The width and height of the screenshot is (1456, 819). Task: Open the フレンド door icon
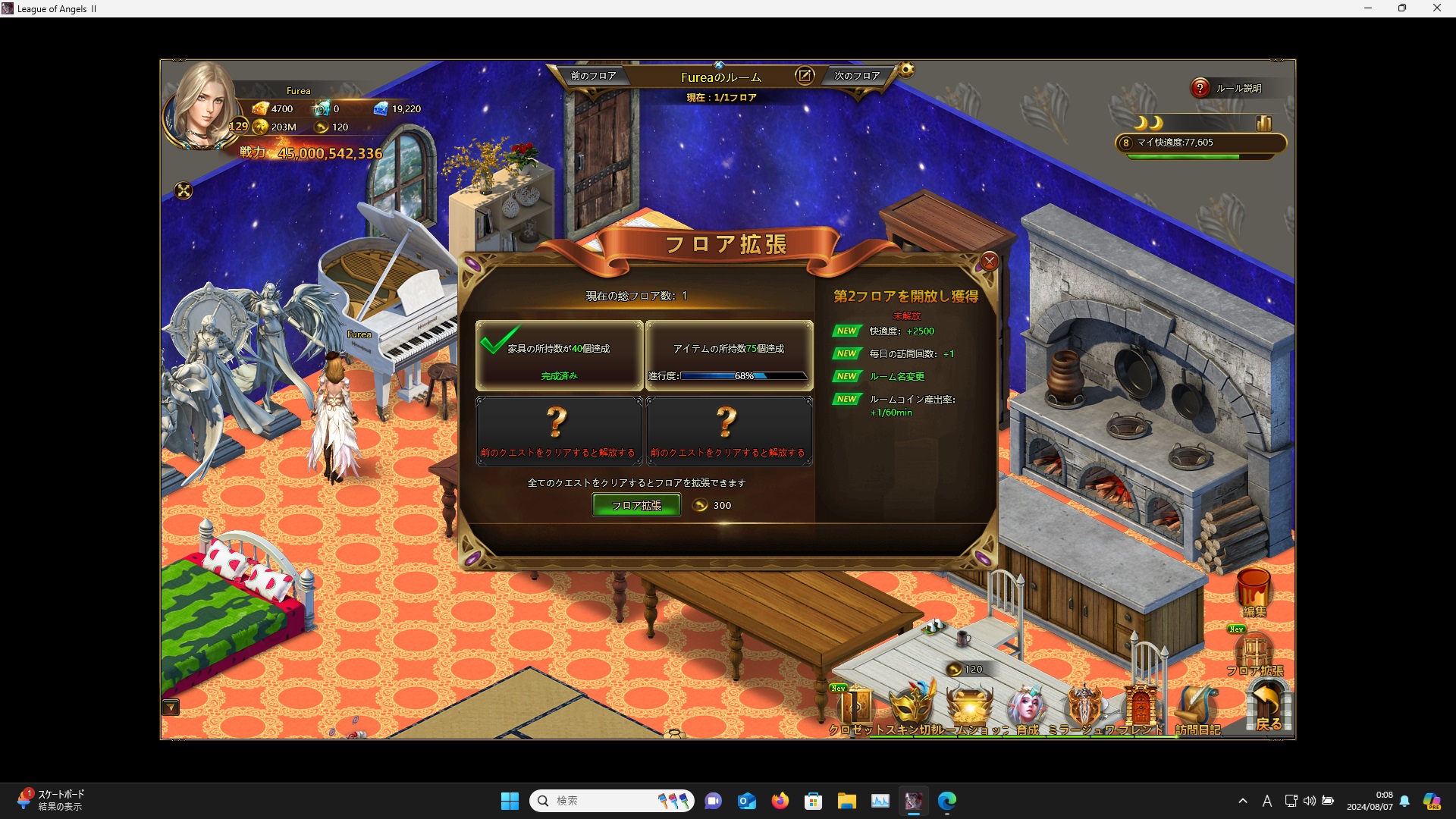[x=1141, y=708]
